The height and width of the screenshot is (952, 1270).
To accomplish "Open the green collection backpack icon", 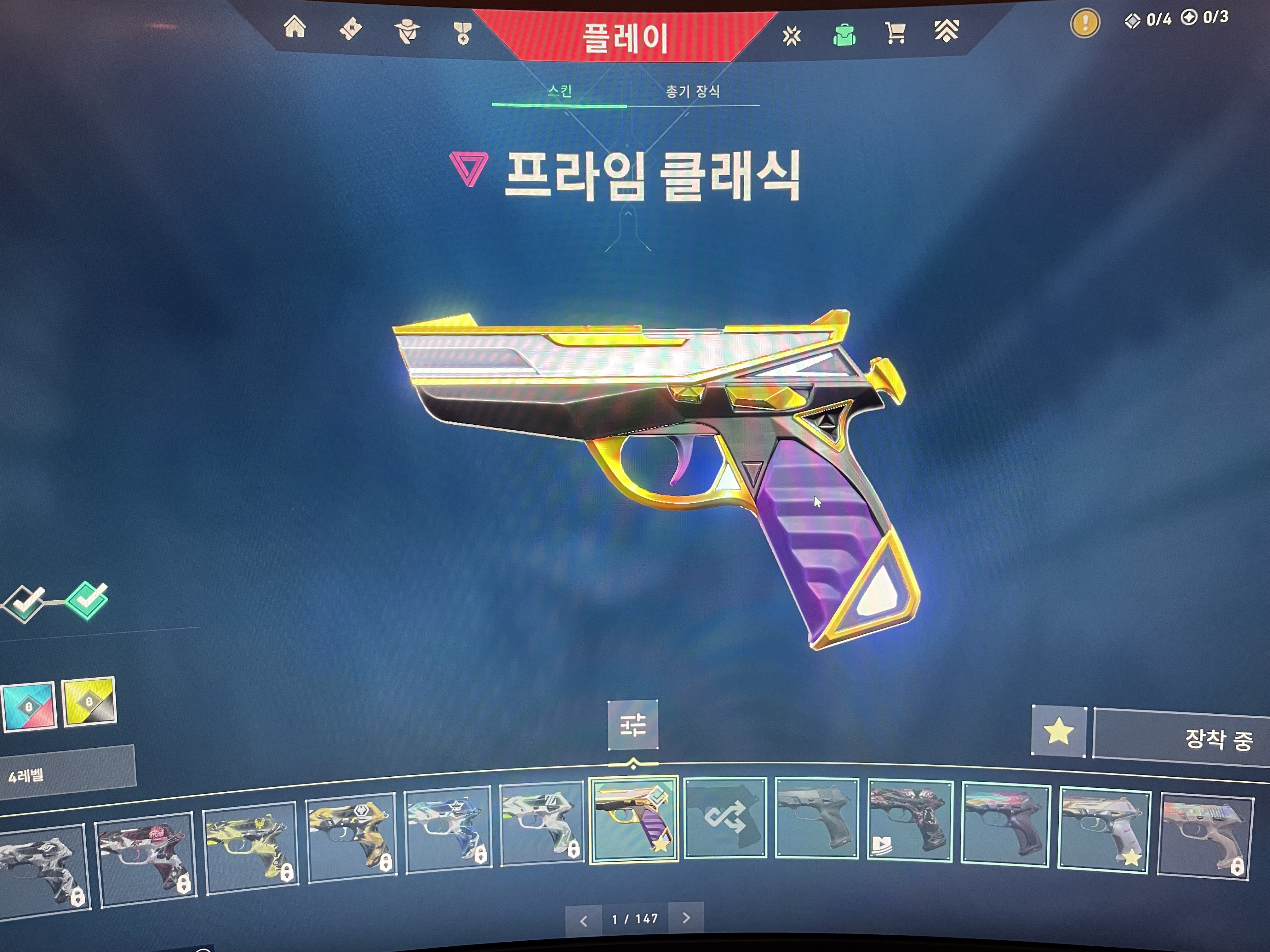I will (844, 35).
